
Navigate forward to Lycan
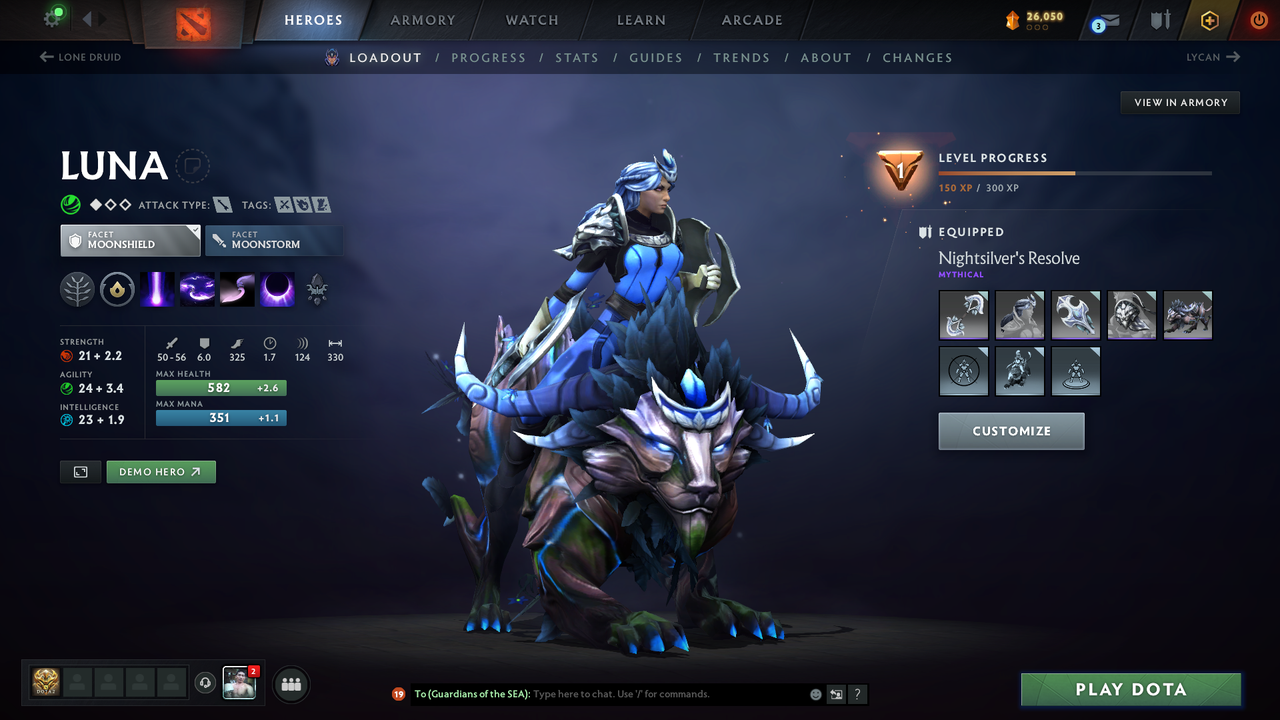[1212, 57]
